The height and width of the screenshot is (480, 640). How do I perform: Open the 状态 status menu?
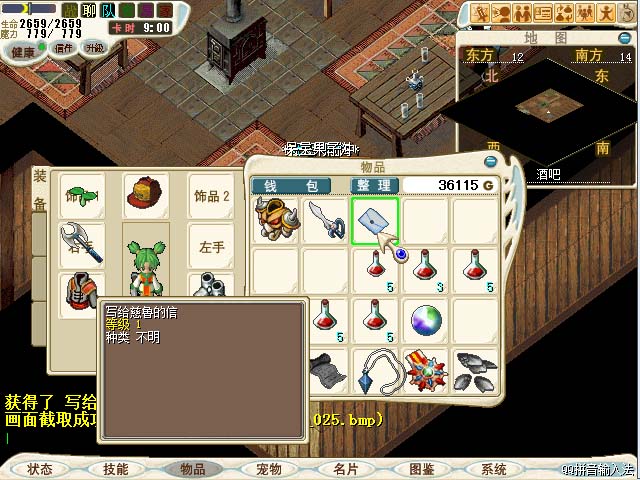coord(40,469)
